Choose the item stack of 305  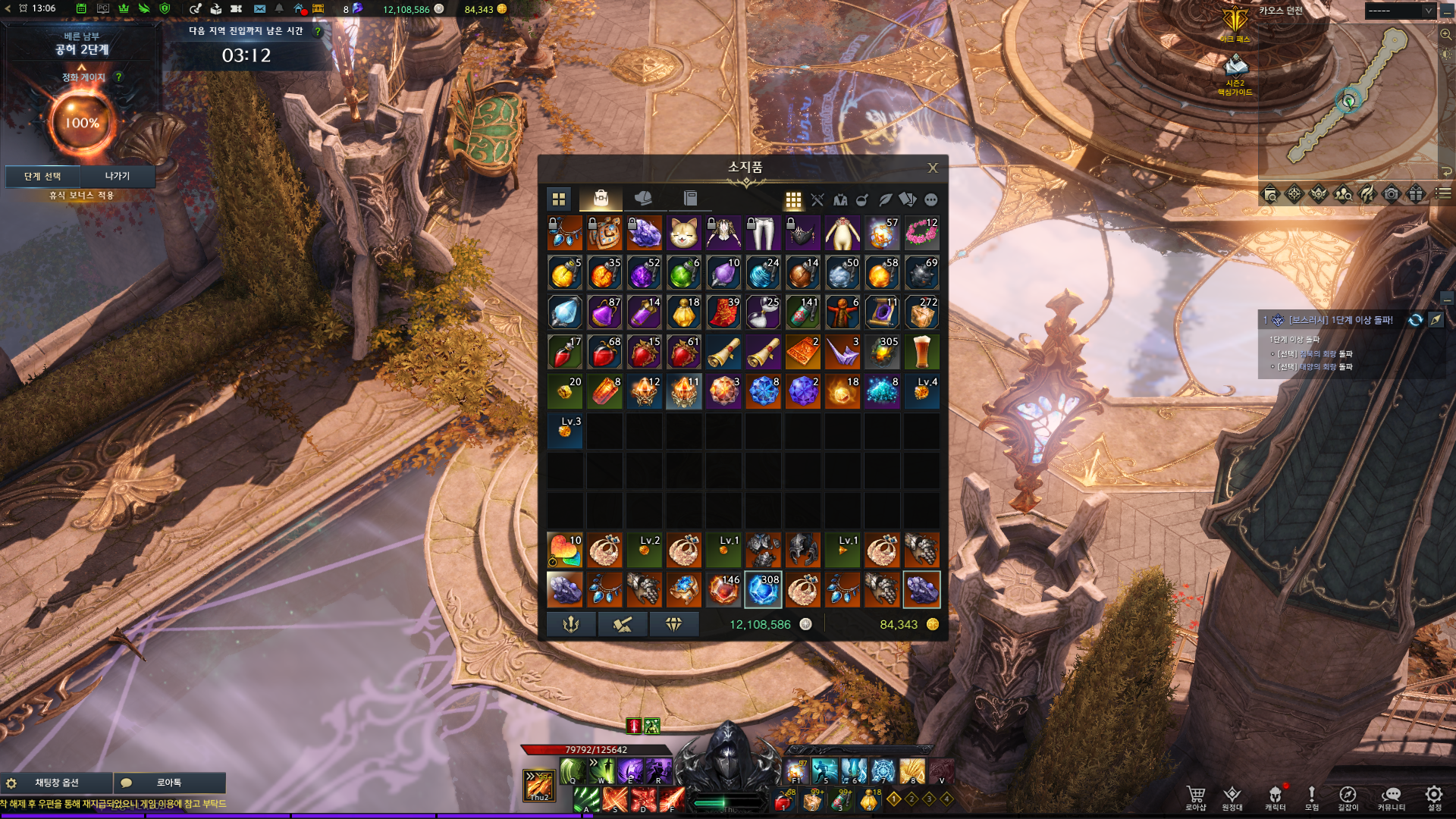tap(882, 352)
